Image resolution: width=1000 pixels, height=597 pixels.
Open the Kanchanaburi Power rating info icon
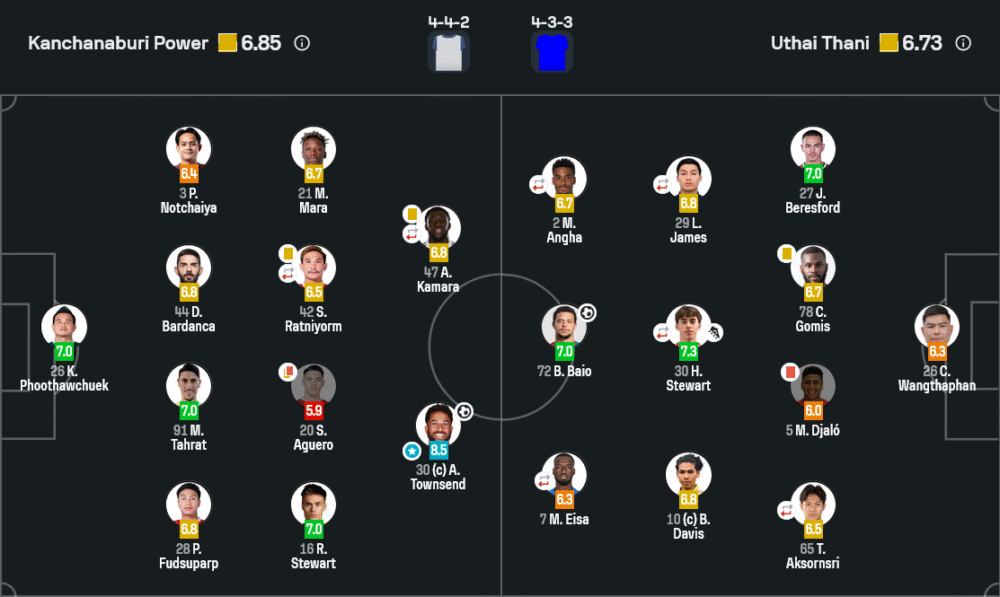point(302,43)
